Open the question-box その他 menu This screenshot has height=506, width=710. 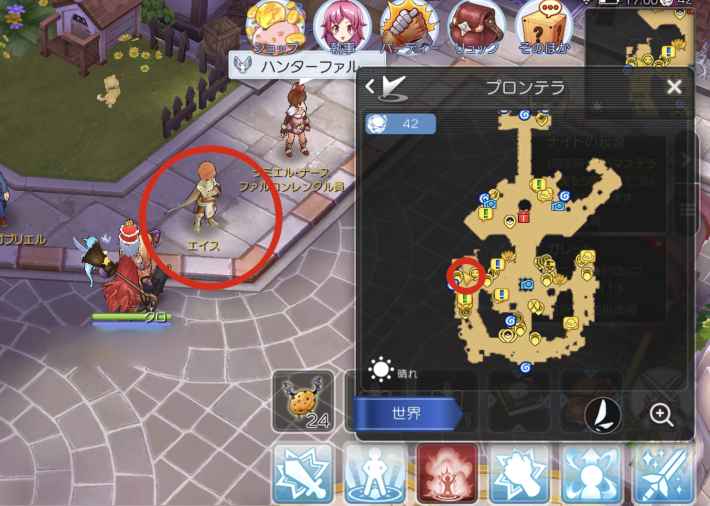click(542, 26)
